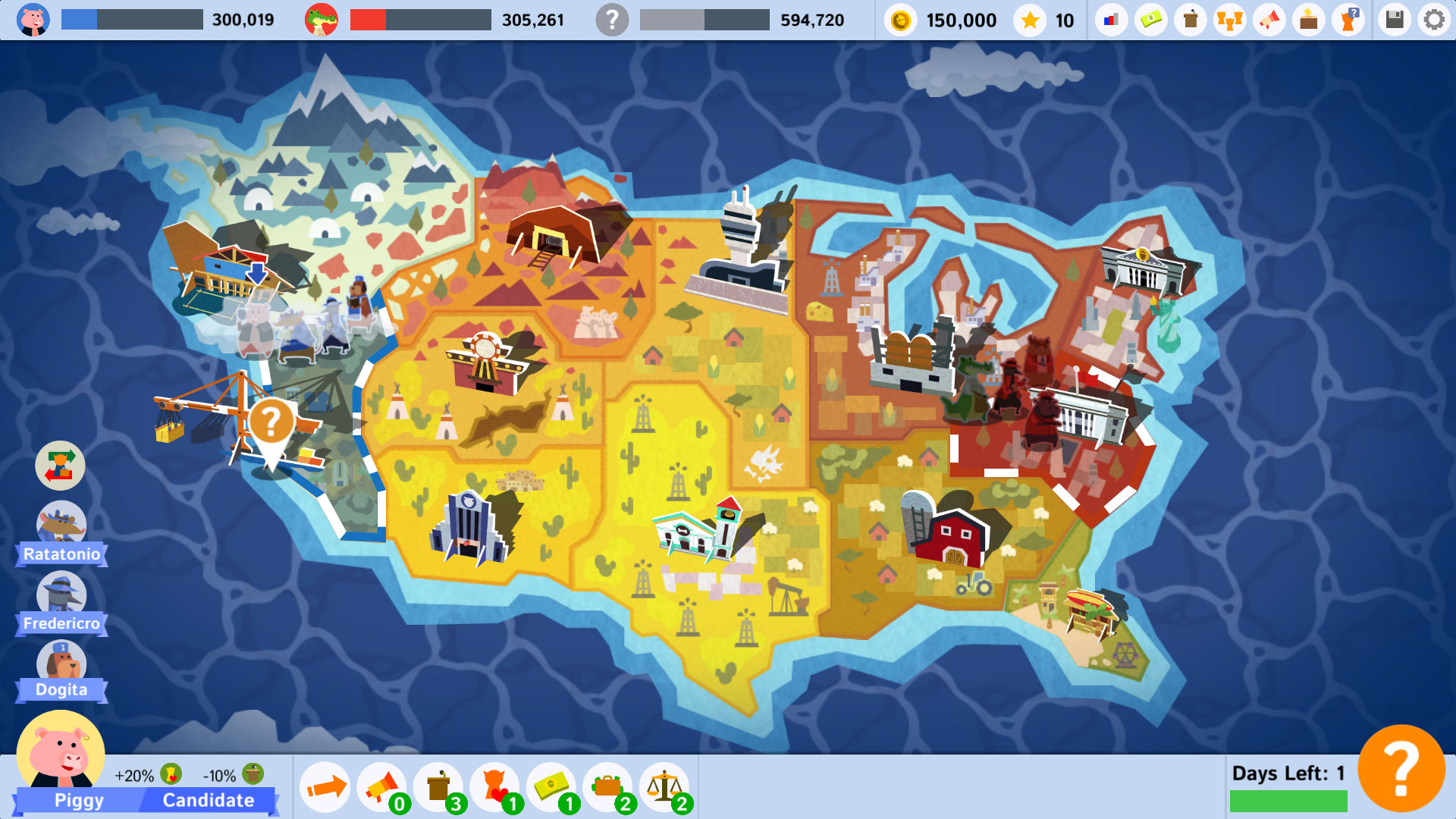The width and height of the screenshot is (1456, 819).
Task: Open the settings gear
Action: click(x=1434, y=20)
